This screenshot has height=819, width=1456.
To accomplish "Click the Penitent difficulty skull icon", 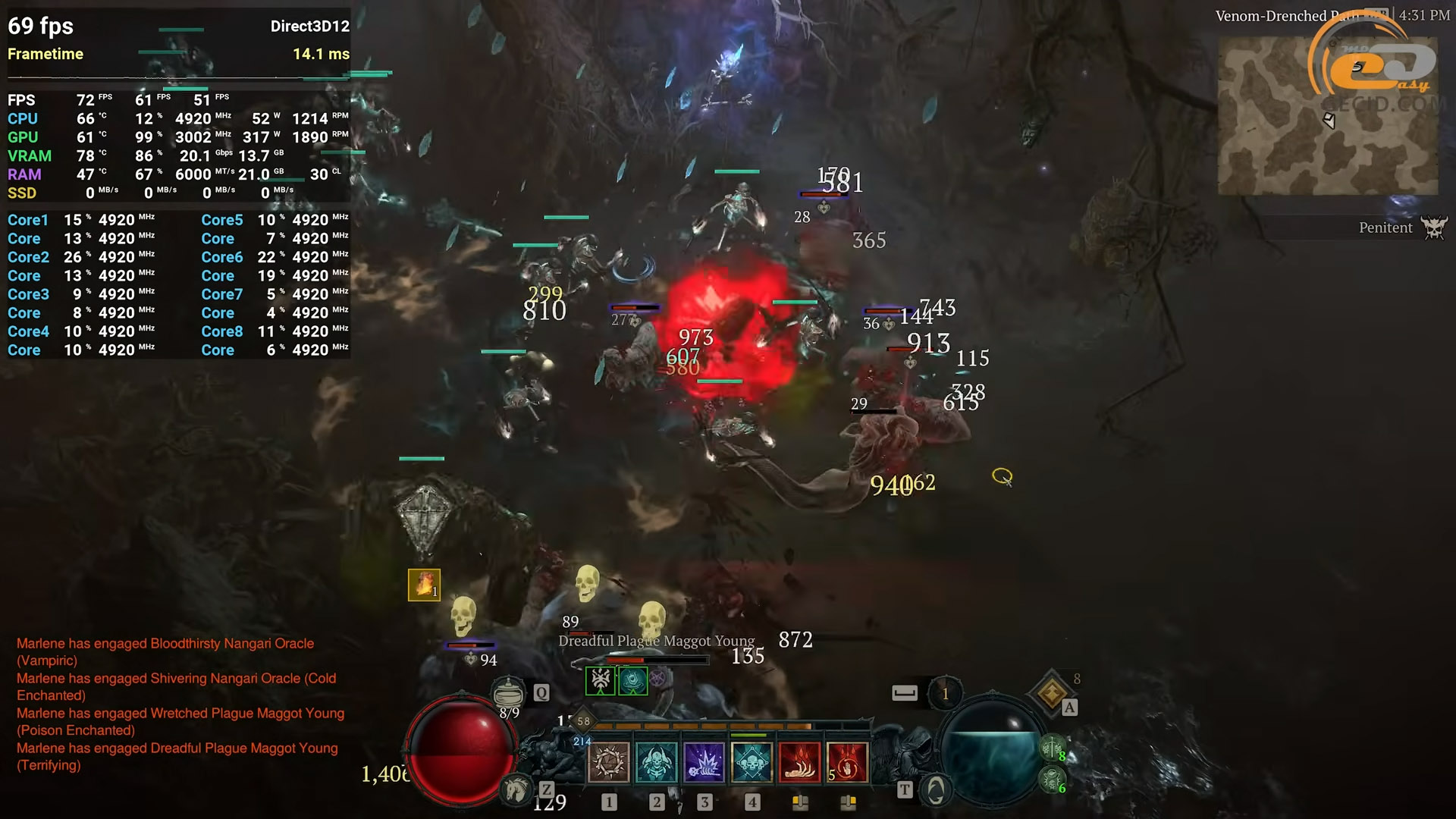I will pos(1434,227).
